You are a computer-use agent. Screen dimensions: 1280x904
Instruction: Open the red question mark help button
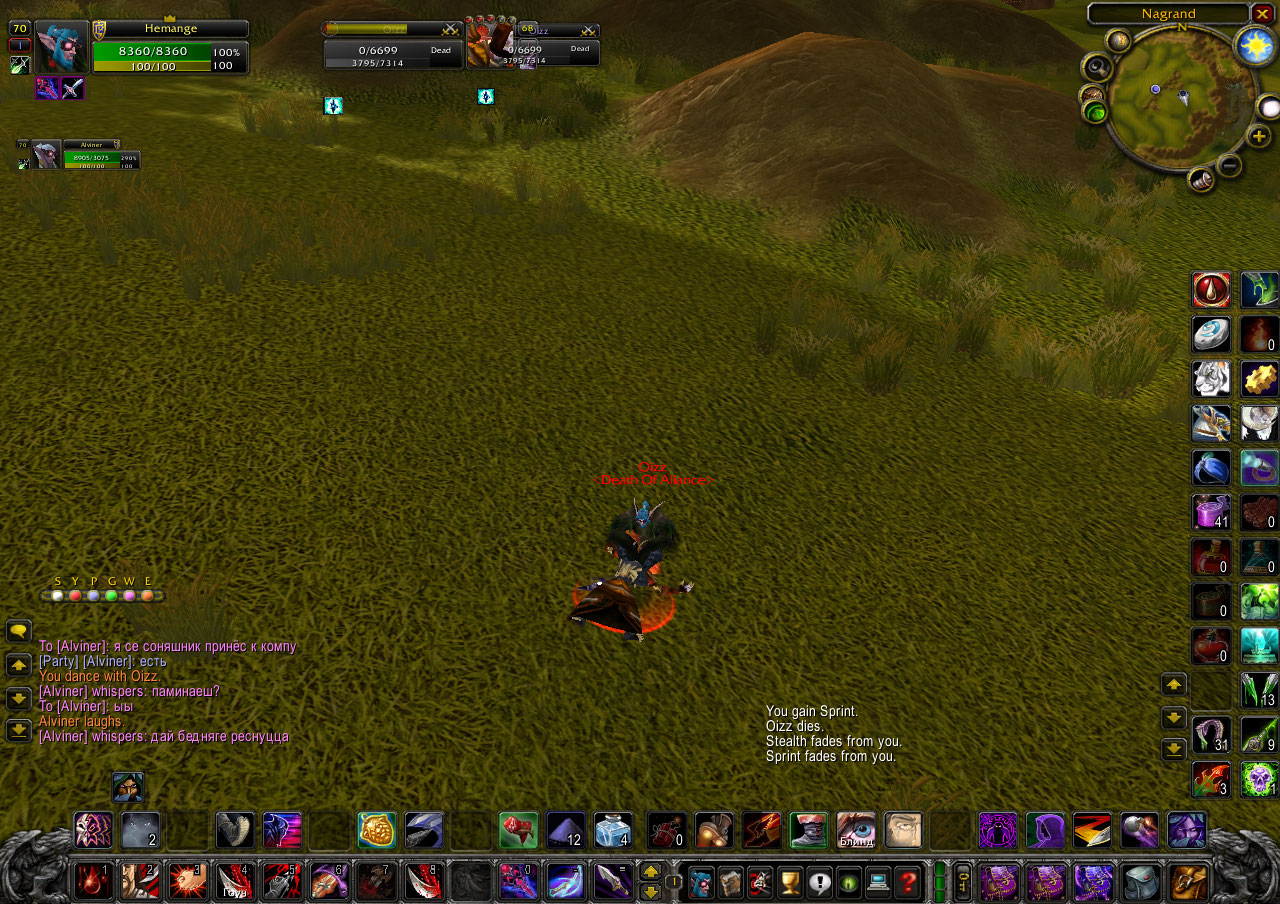tap(907, 882)
